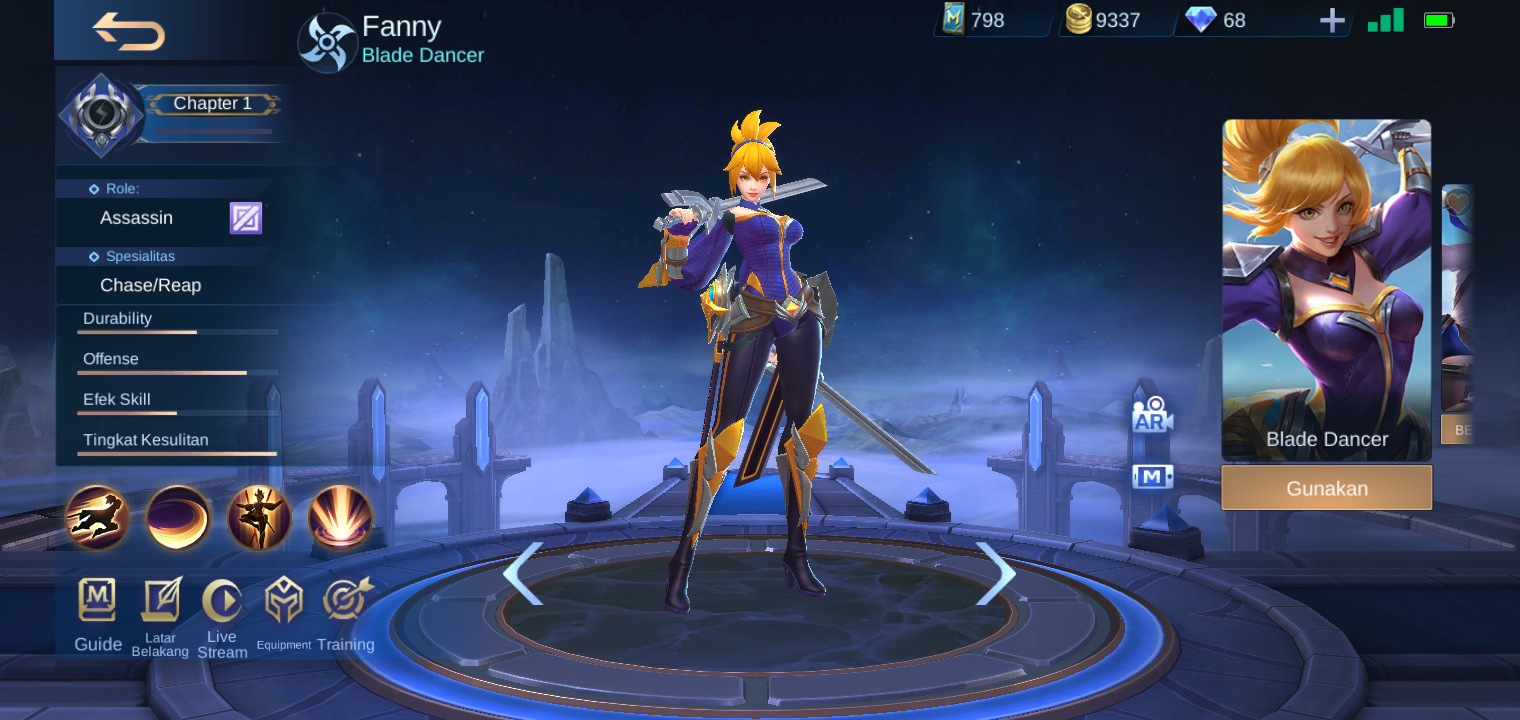The image size is (1520, 720).
Task: Click the gold battle points icon
Action: (x=1079, y=19)
